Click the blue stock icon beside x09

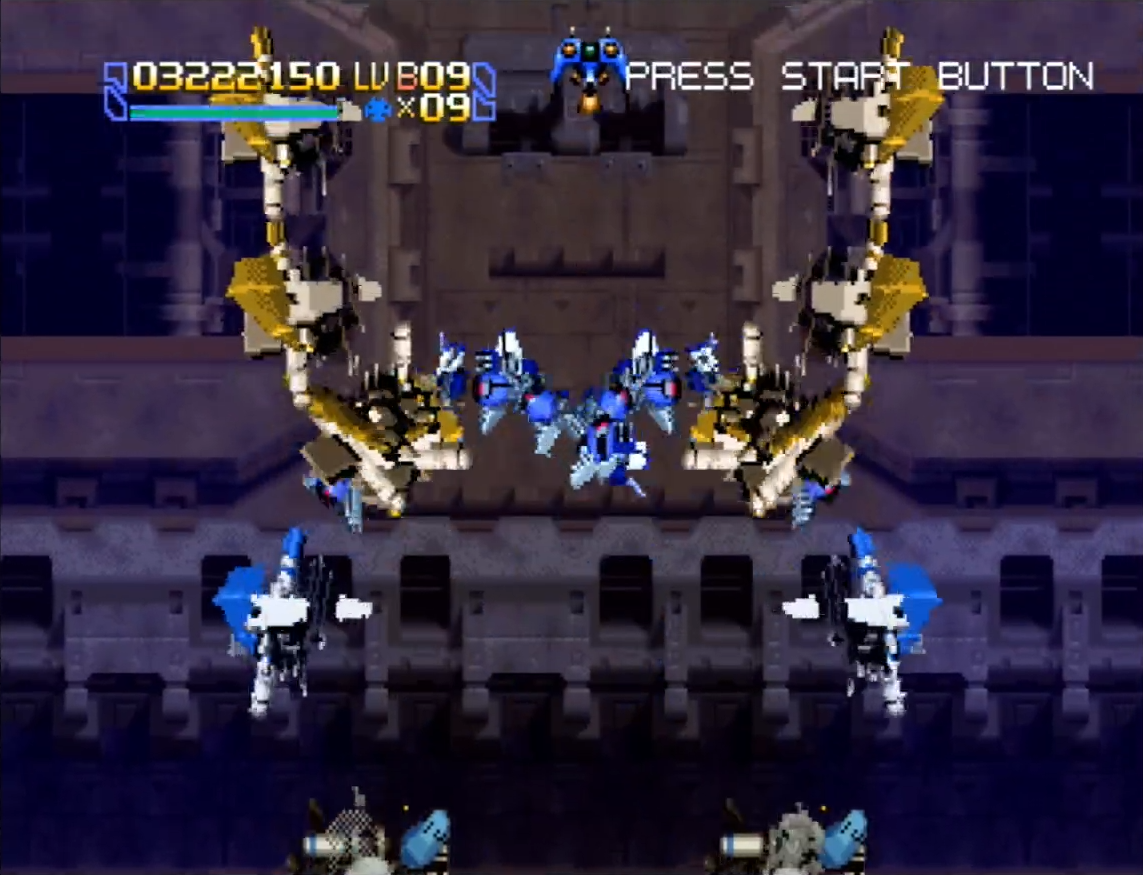tap(378, 108)
